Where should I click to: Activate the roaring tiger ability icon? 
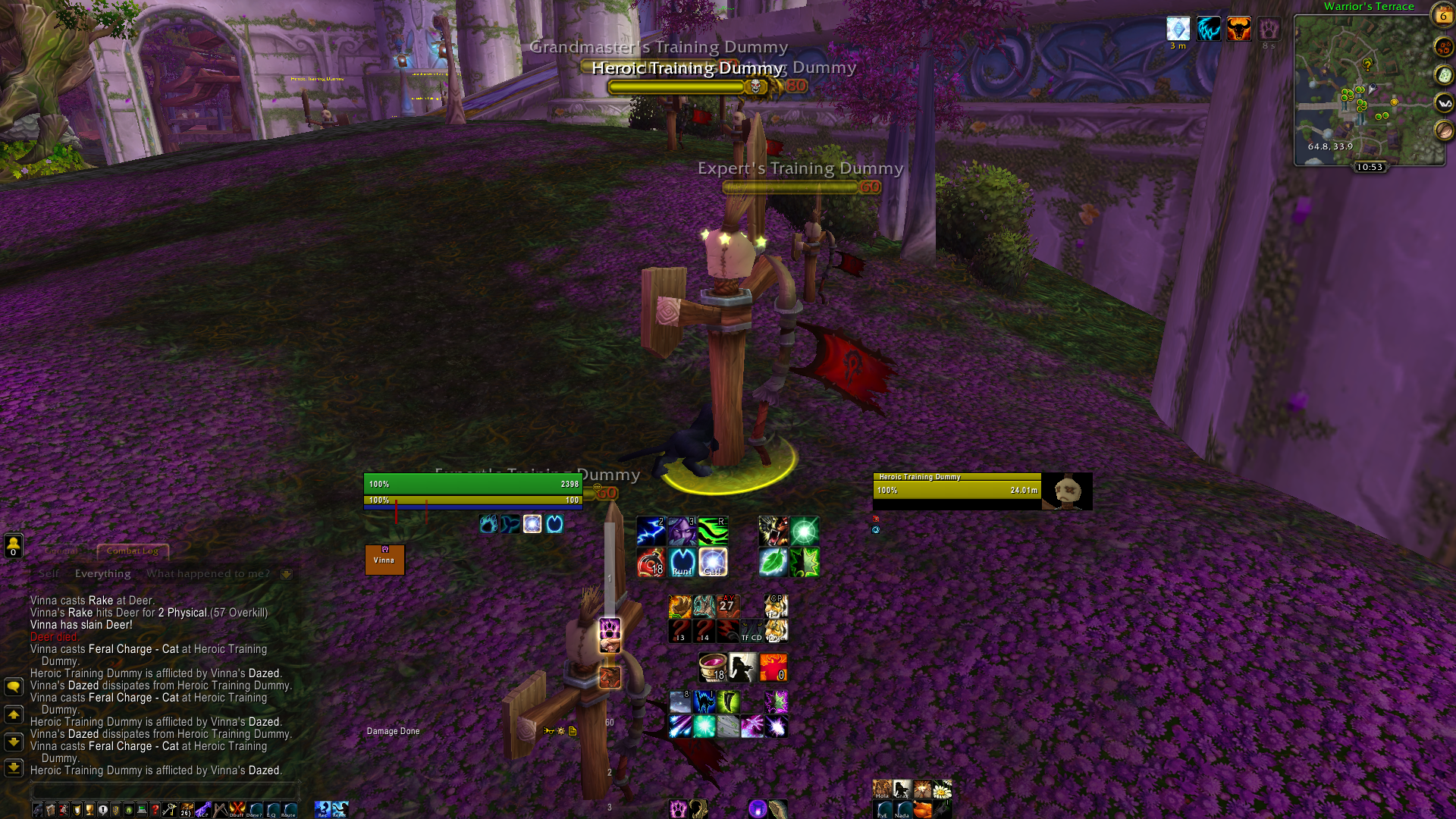click(x=773, y=531)
